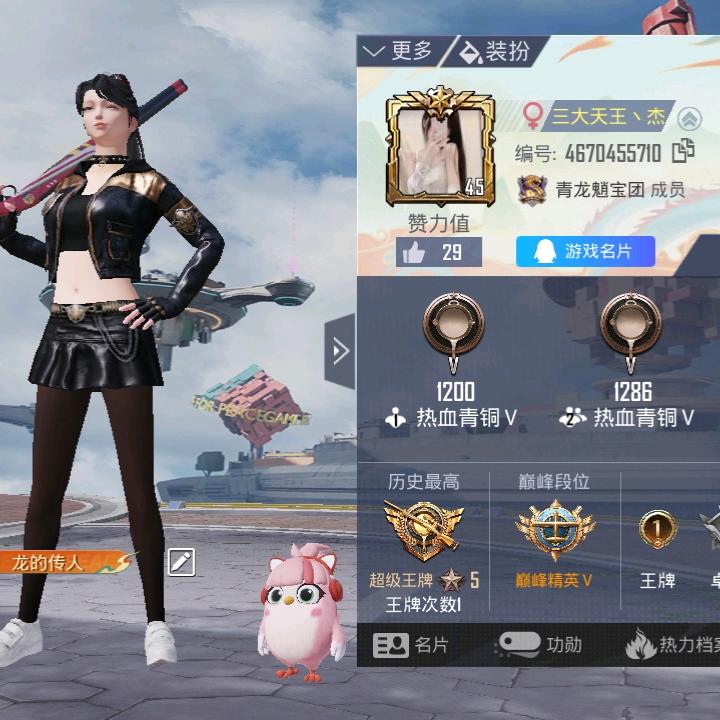View the 1286 squad rank badge
Image resolution: width=720 pixels, height=720 pixels.
(632, 329)
